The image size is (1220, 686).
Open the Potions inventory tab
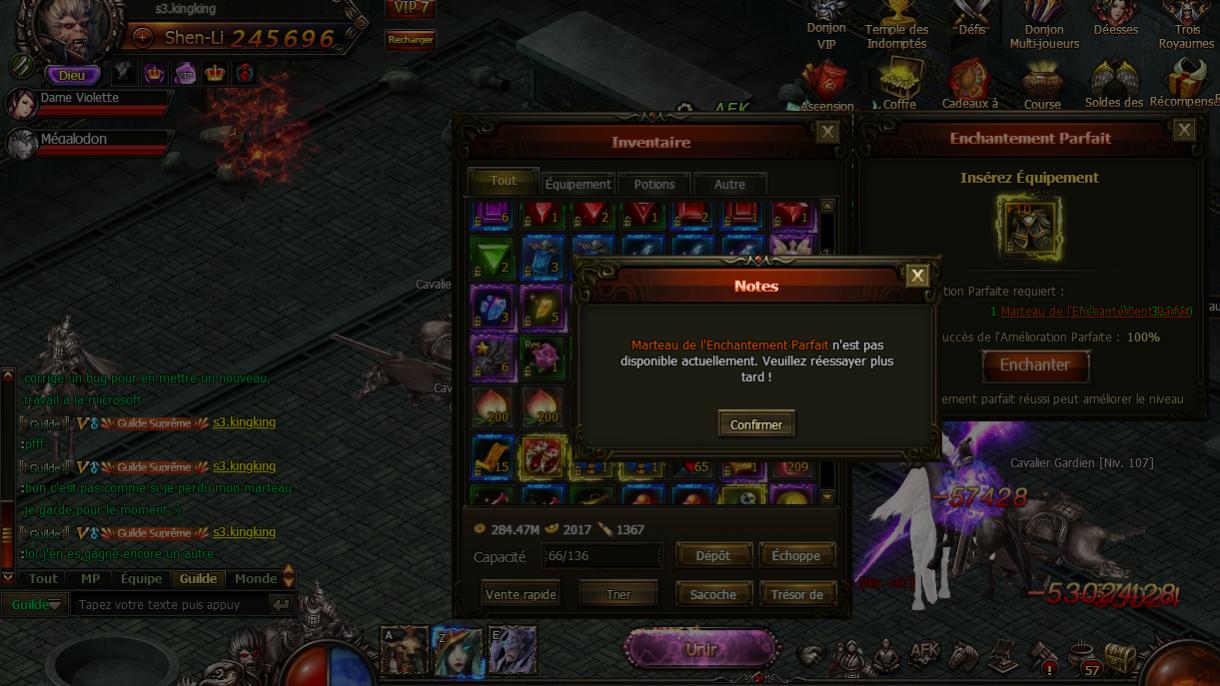coord(654,184)
